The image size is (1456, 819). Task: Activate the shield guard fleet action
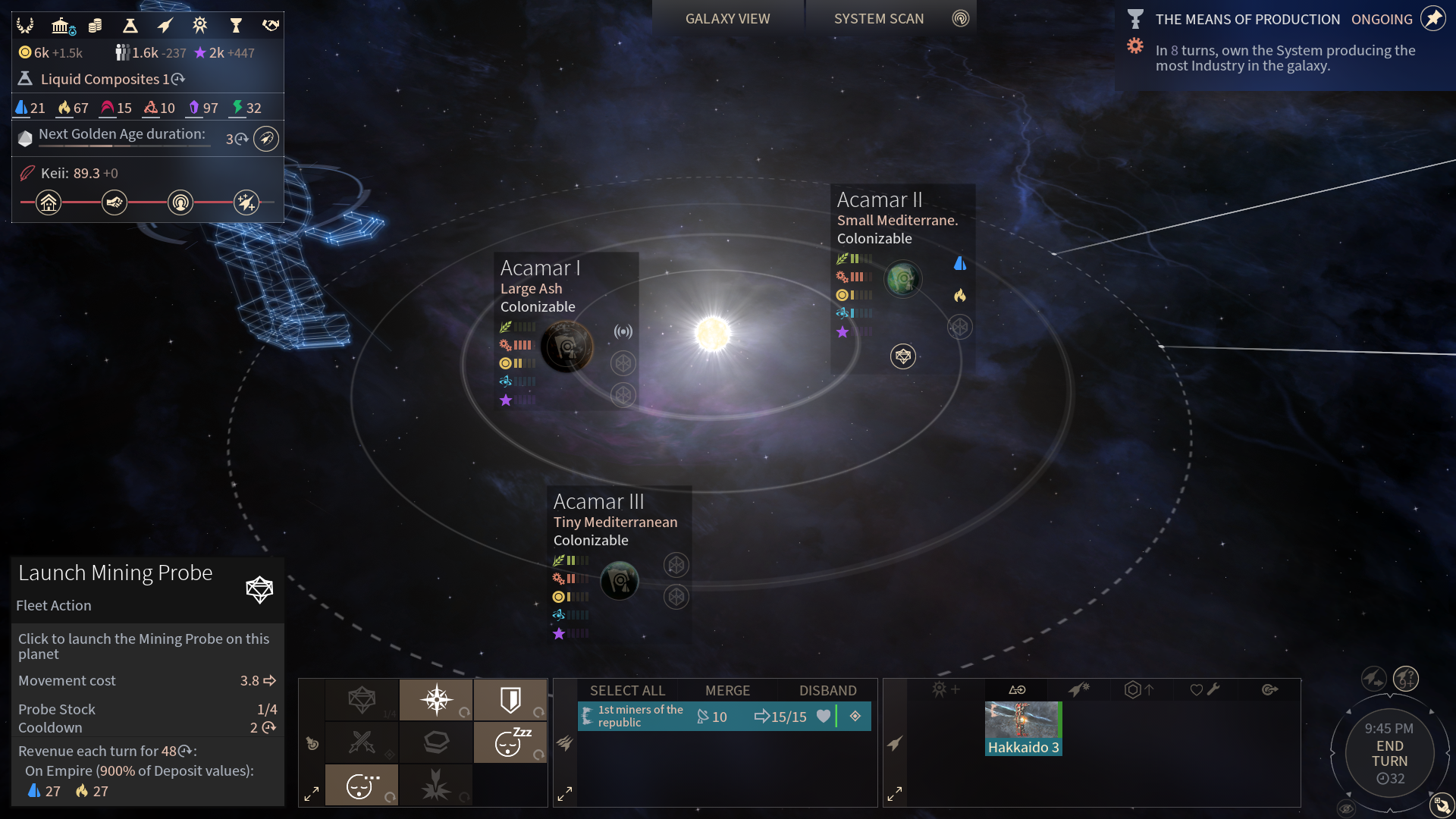point(510,699)
